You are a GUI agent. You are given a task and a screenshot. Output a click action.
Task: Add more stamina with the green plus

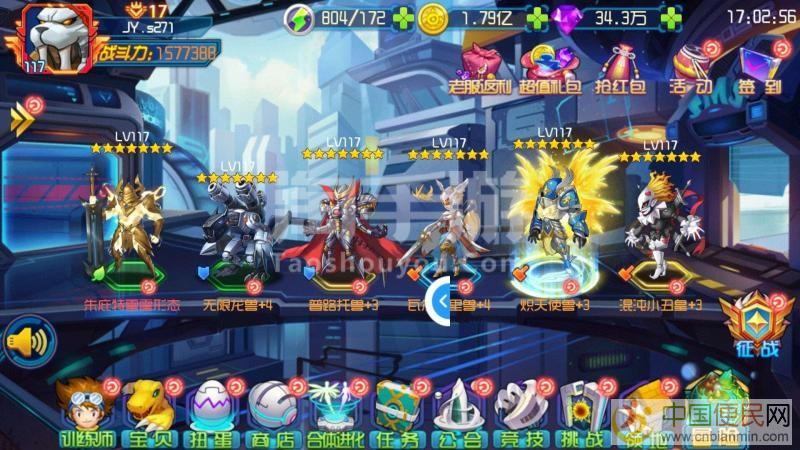[402, 18]
